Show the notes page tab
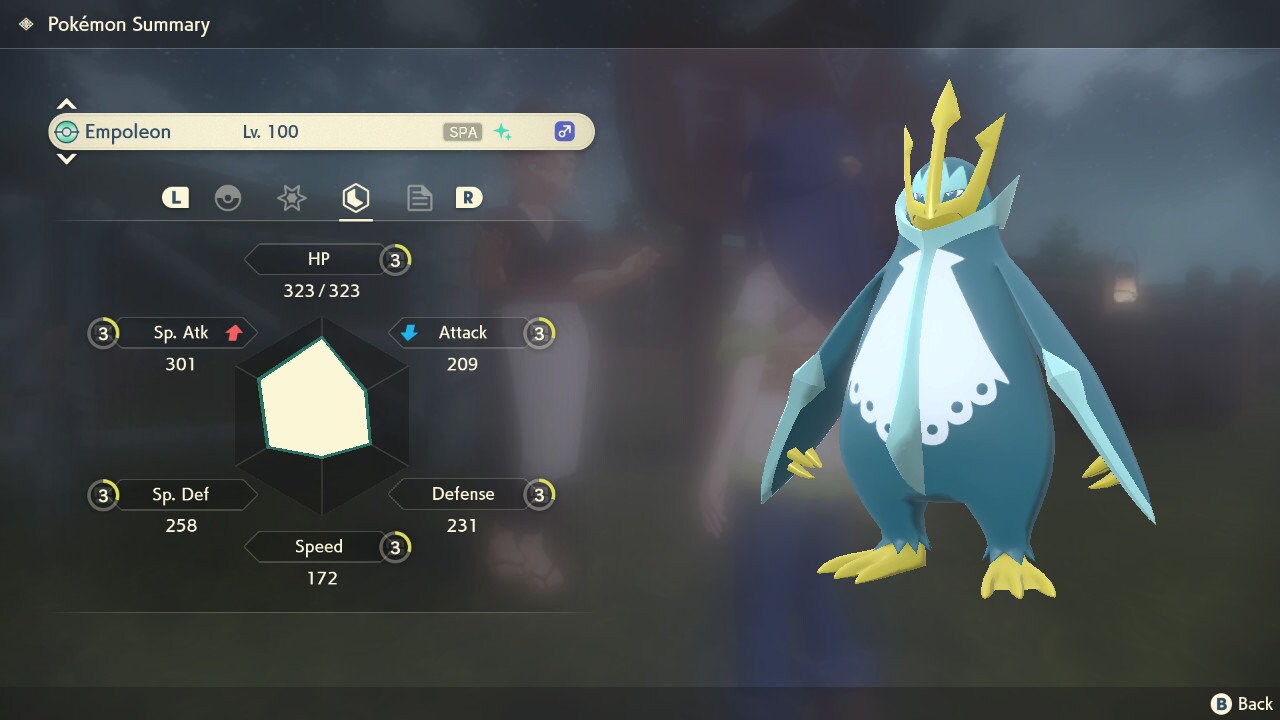The image size is (1280, 720). point(419,198)
